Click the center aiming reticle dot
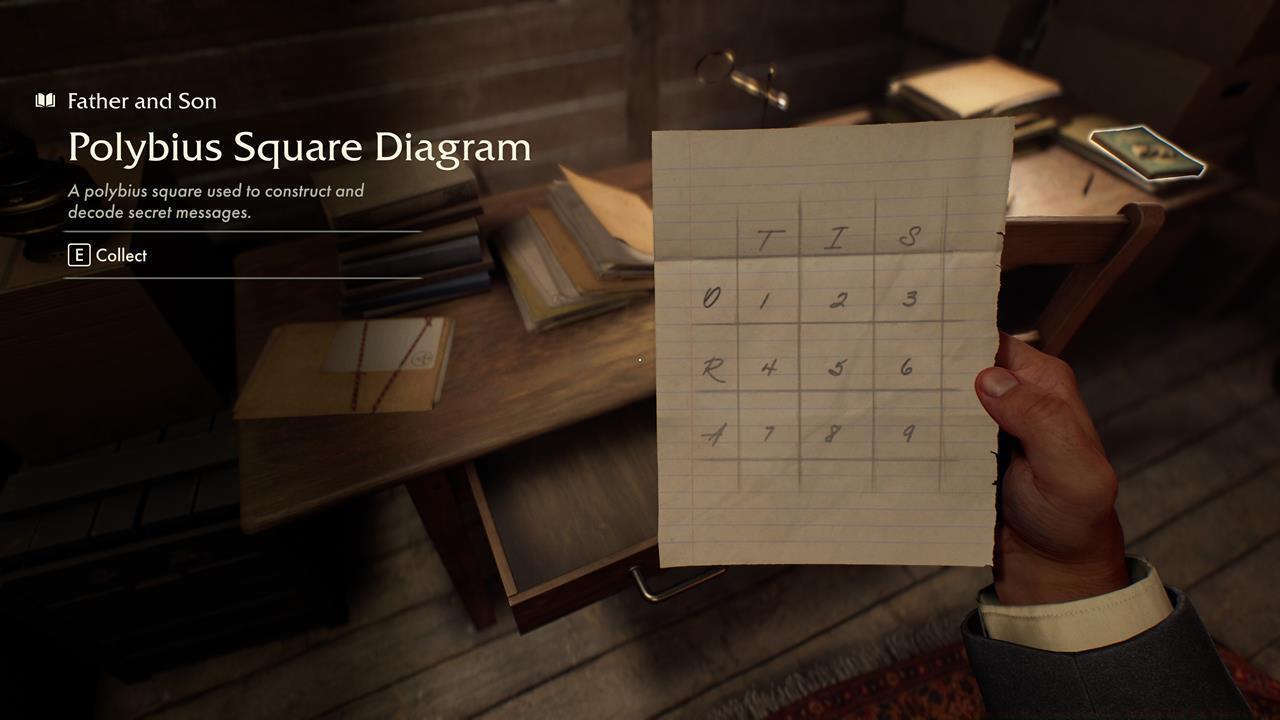1280x720 pixels. [x=638, y=360]
